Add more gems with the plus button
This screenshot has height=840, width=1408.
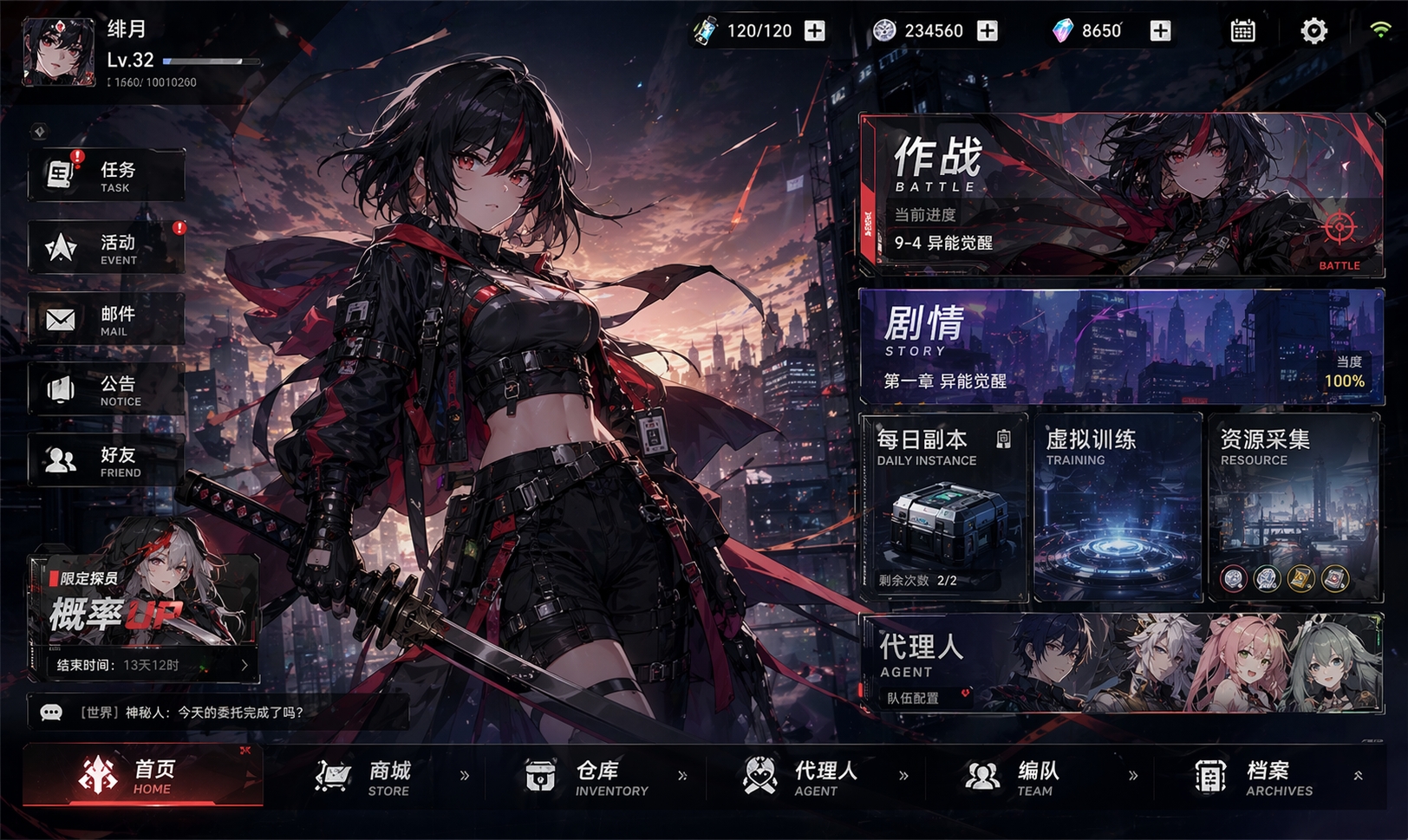pyautogui.click(x=1160, y=31)
